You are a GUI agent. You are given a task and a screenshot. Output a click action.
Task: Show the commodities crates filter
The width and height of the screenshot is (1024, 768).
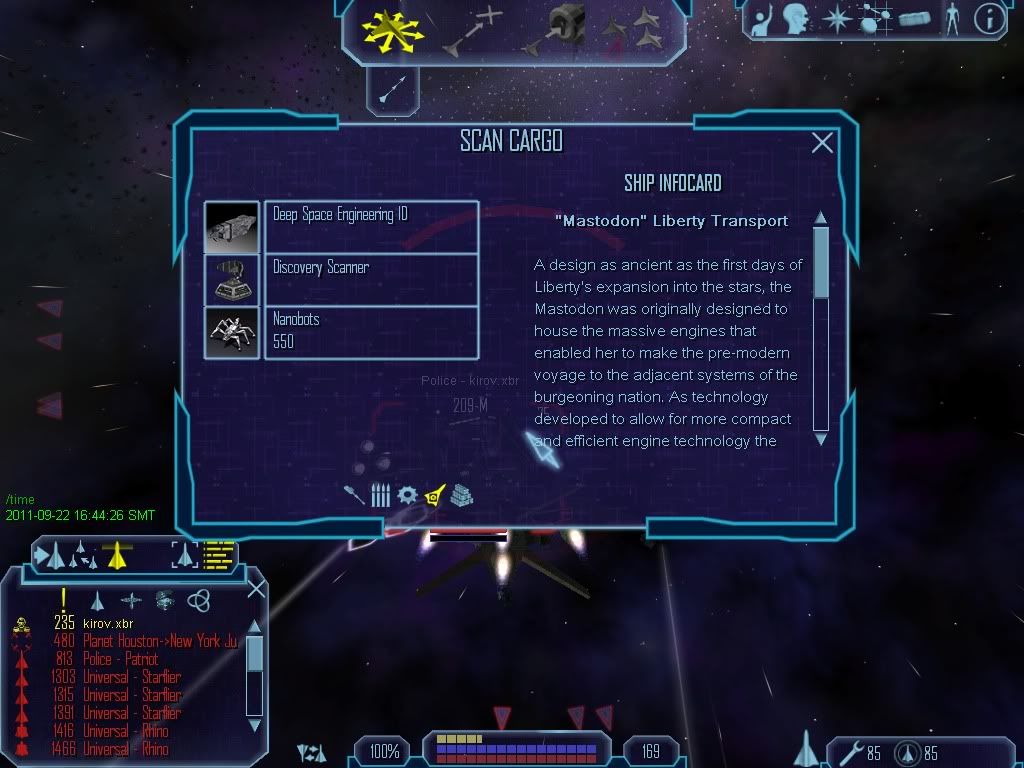[461, 495]
